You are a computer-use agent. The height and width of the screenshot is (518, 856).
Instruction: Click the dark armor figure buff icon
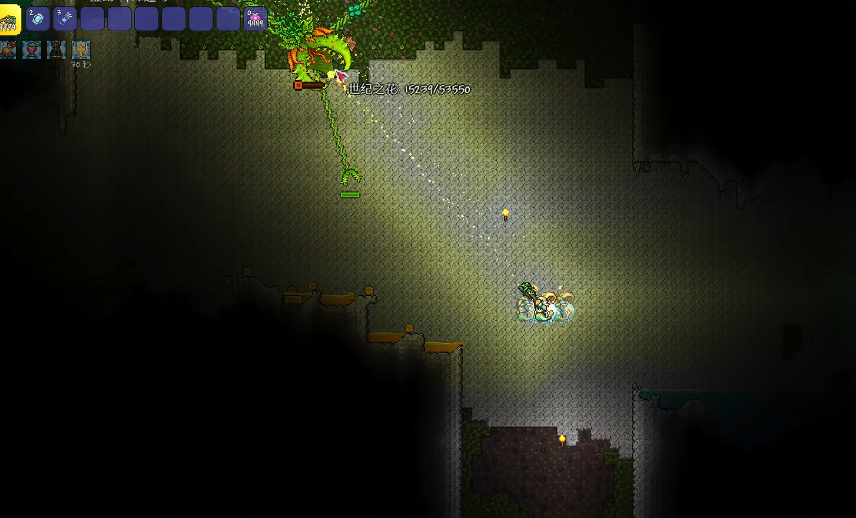point(57,49)
